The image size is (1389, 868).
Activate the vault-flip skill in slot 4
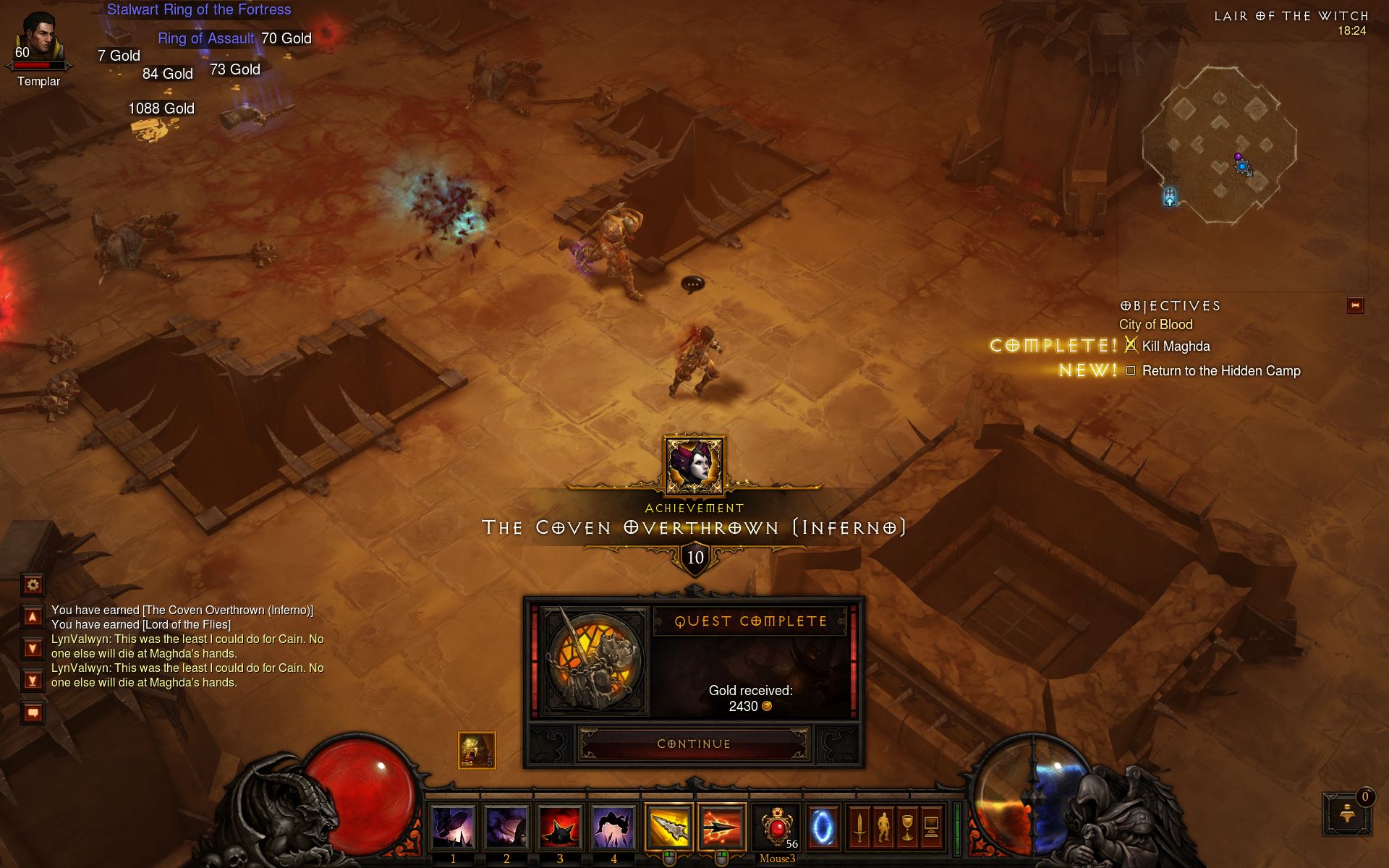tap(613, 827)
